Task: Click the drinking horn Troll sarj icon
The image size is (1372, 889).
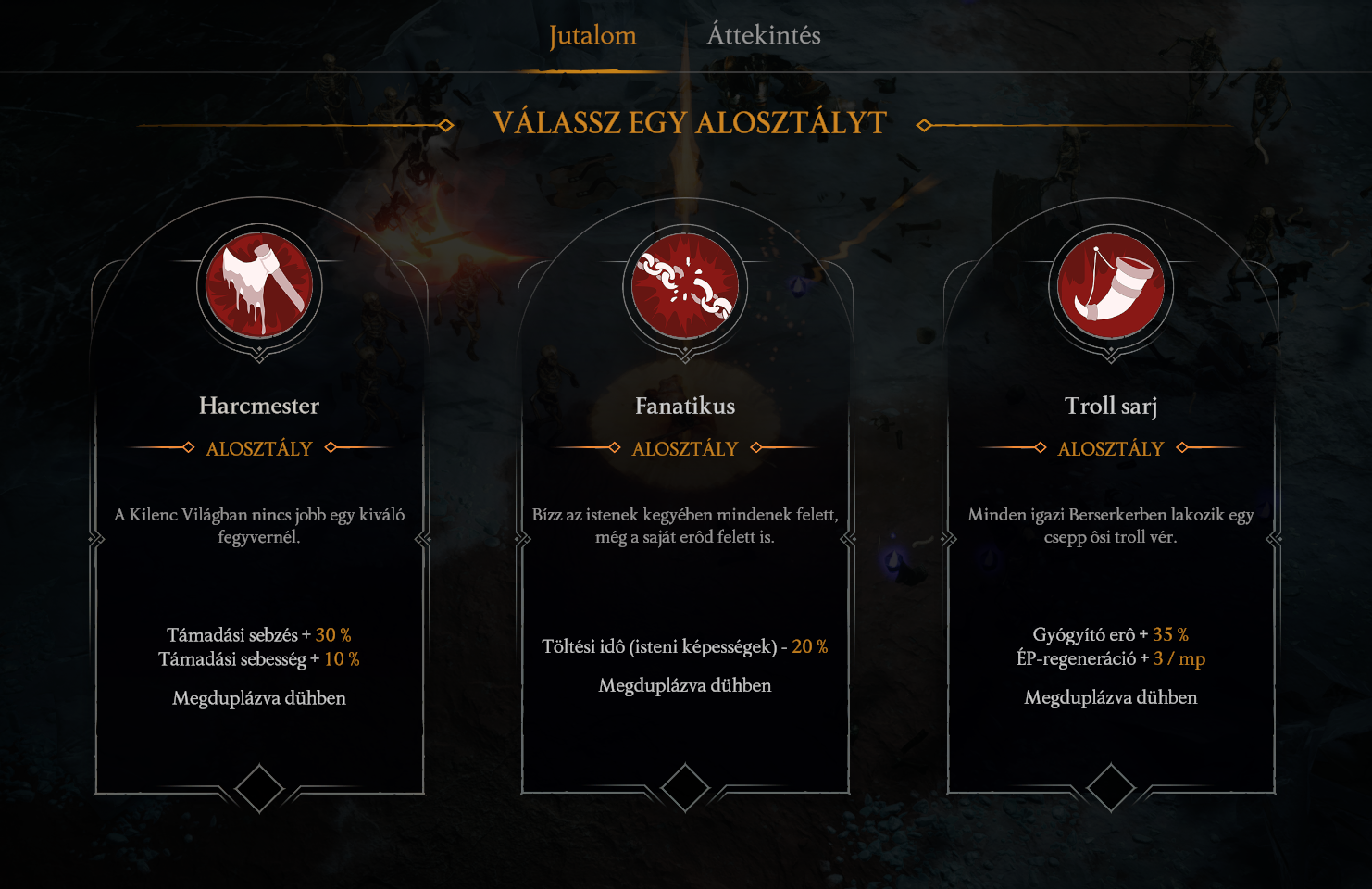Action: tap(1111, 285)
